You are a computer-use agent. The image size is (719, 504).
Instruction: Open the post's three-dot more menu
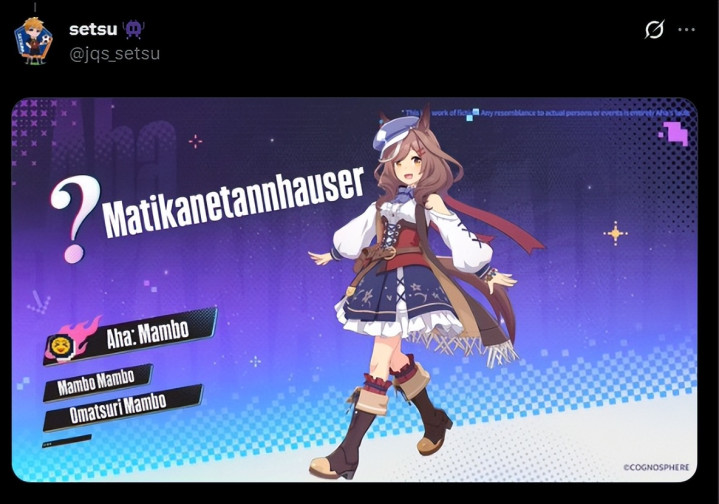click(686, 30)
